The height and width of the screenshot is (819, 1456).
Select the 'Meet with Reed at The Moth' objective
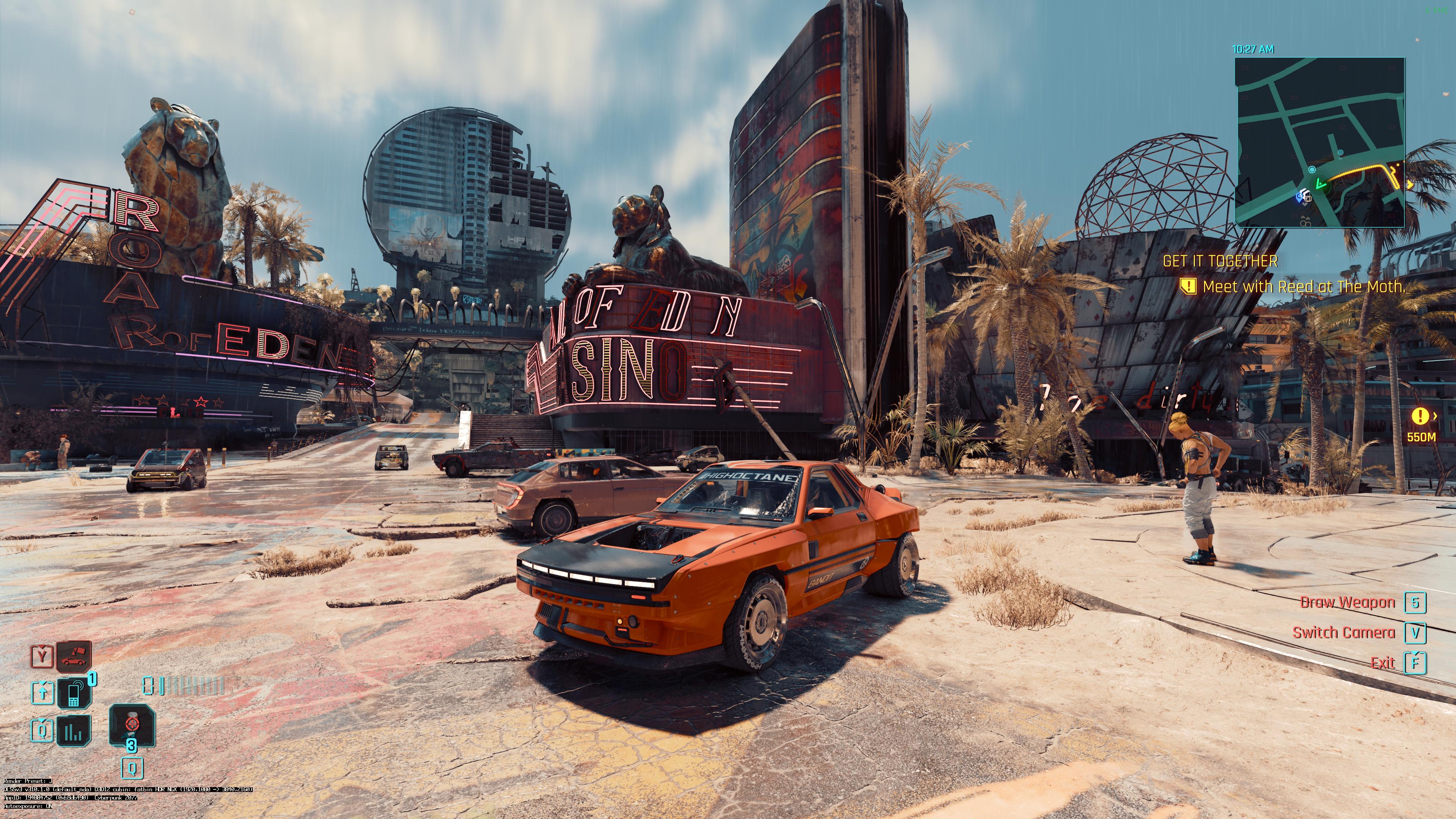tap(1303, 287)
